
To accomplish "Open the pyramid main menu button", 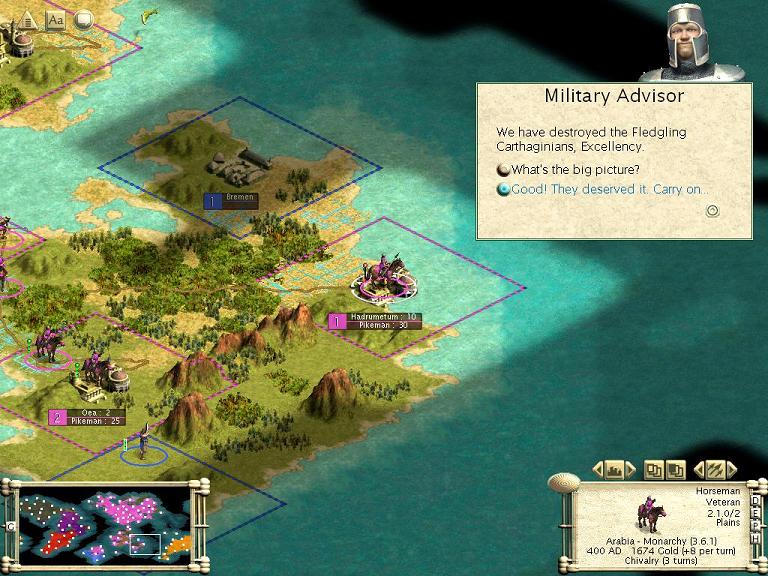I will [27, 18].
